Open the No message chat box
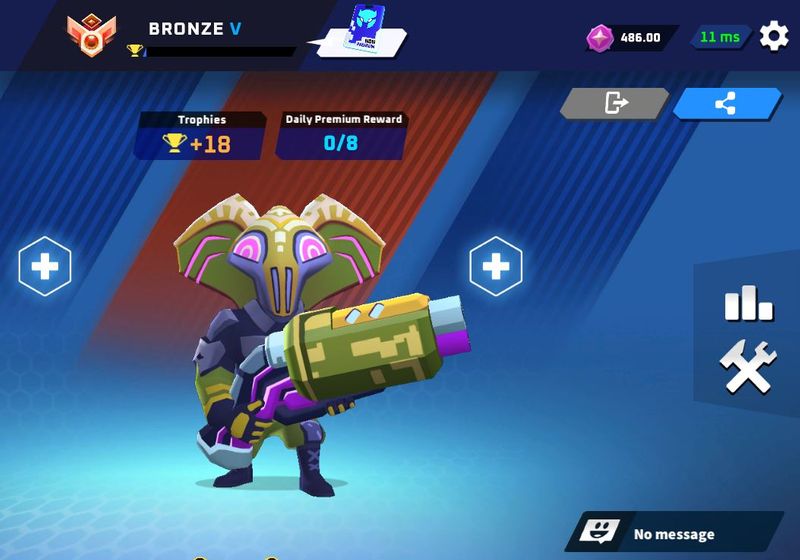Screen dimensions: 800x560 pos(673,533)
